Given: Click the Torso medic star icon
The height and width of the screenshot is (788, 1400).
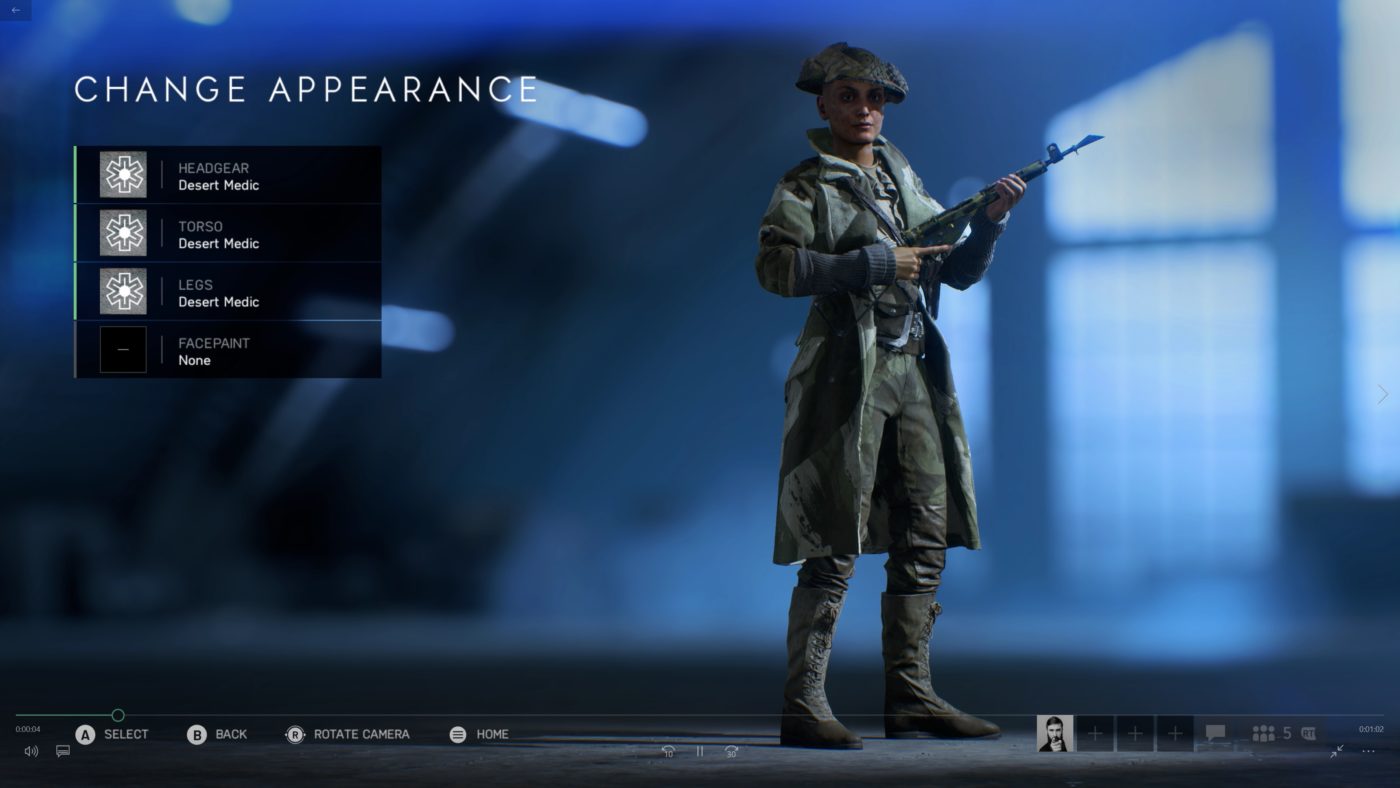Looking at the screenshot, I should pyautogui.click(x=122, y=232).
